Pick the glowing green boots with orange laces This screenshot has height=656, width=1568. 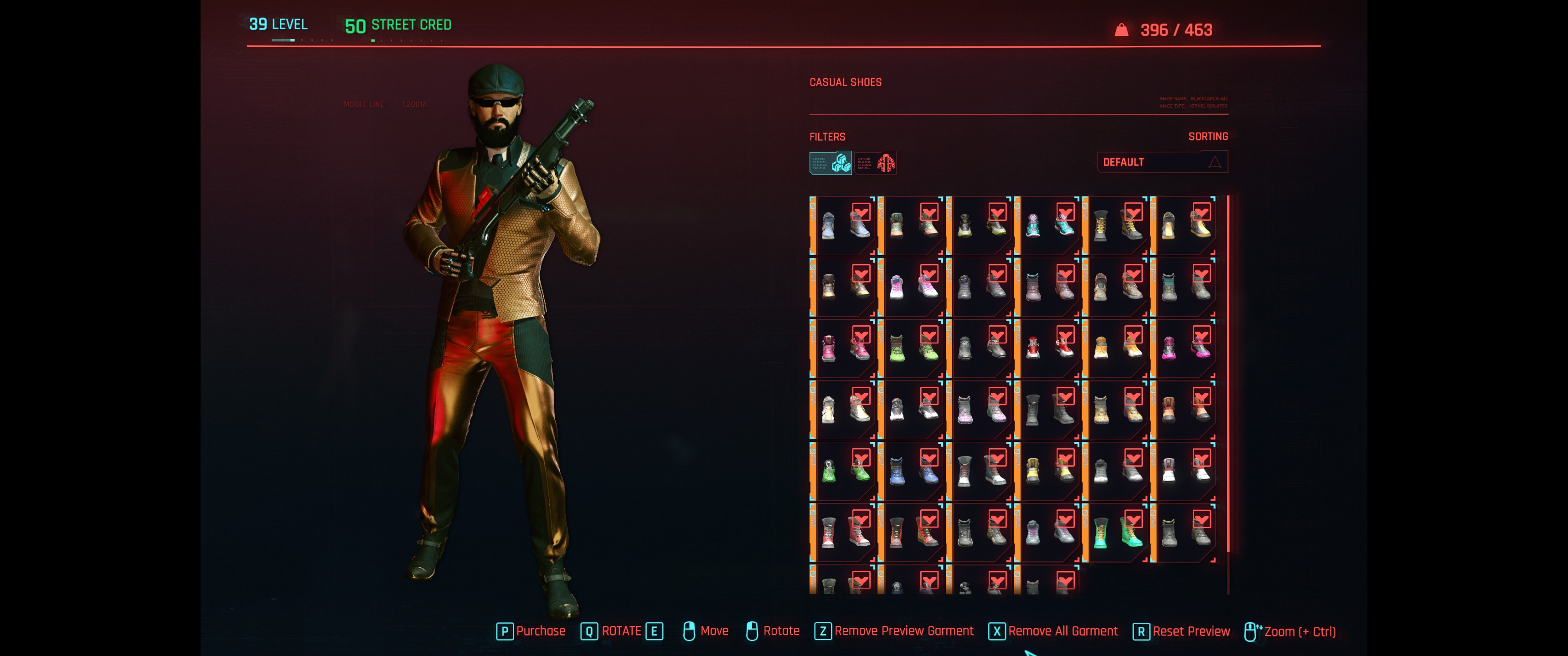[1116, 532]
